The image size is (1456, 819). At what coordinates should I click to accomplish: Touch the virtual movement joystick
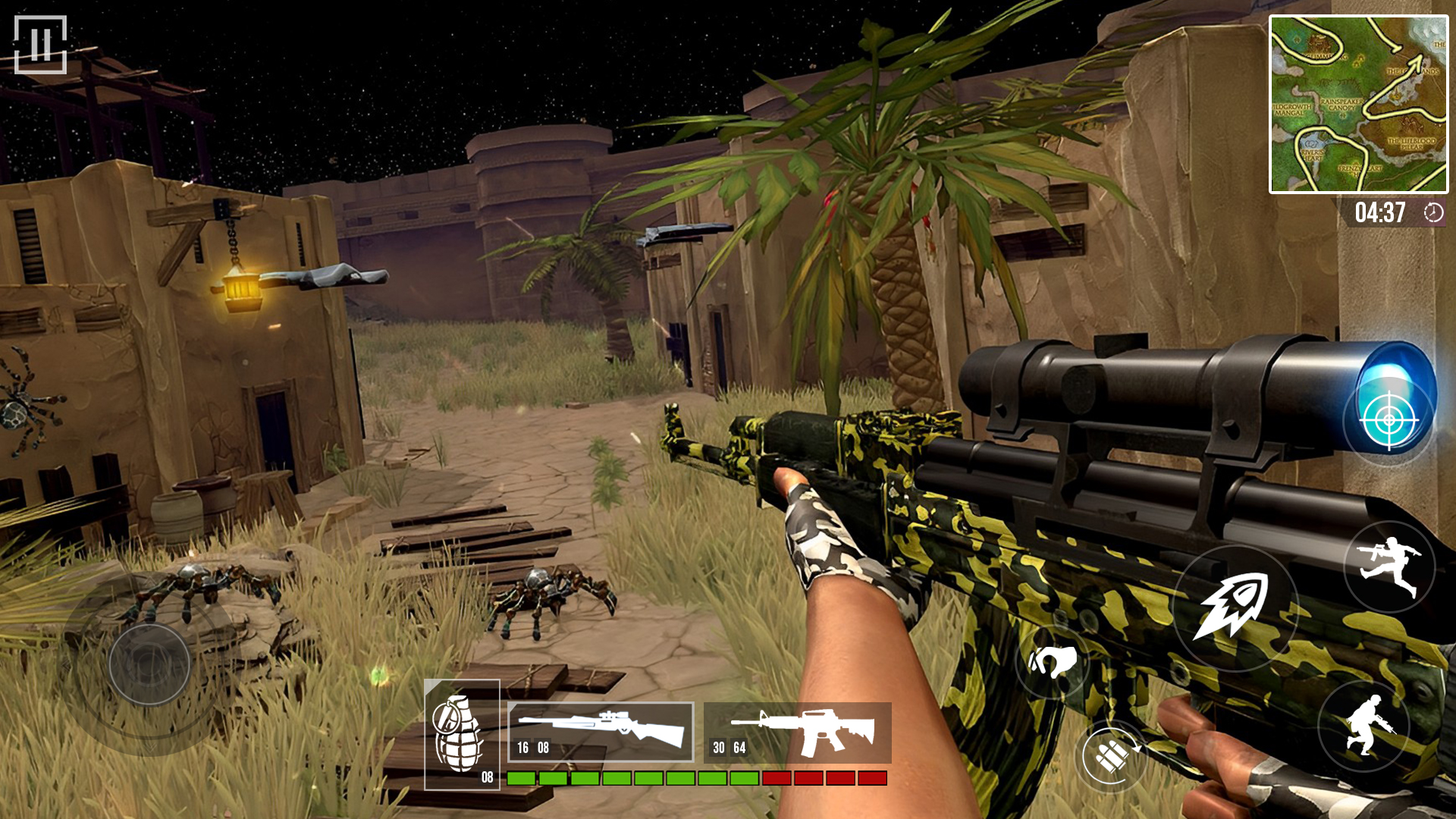(x=149, y=664)
